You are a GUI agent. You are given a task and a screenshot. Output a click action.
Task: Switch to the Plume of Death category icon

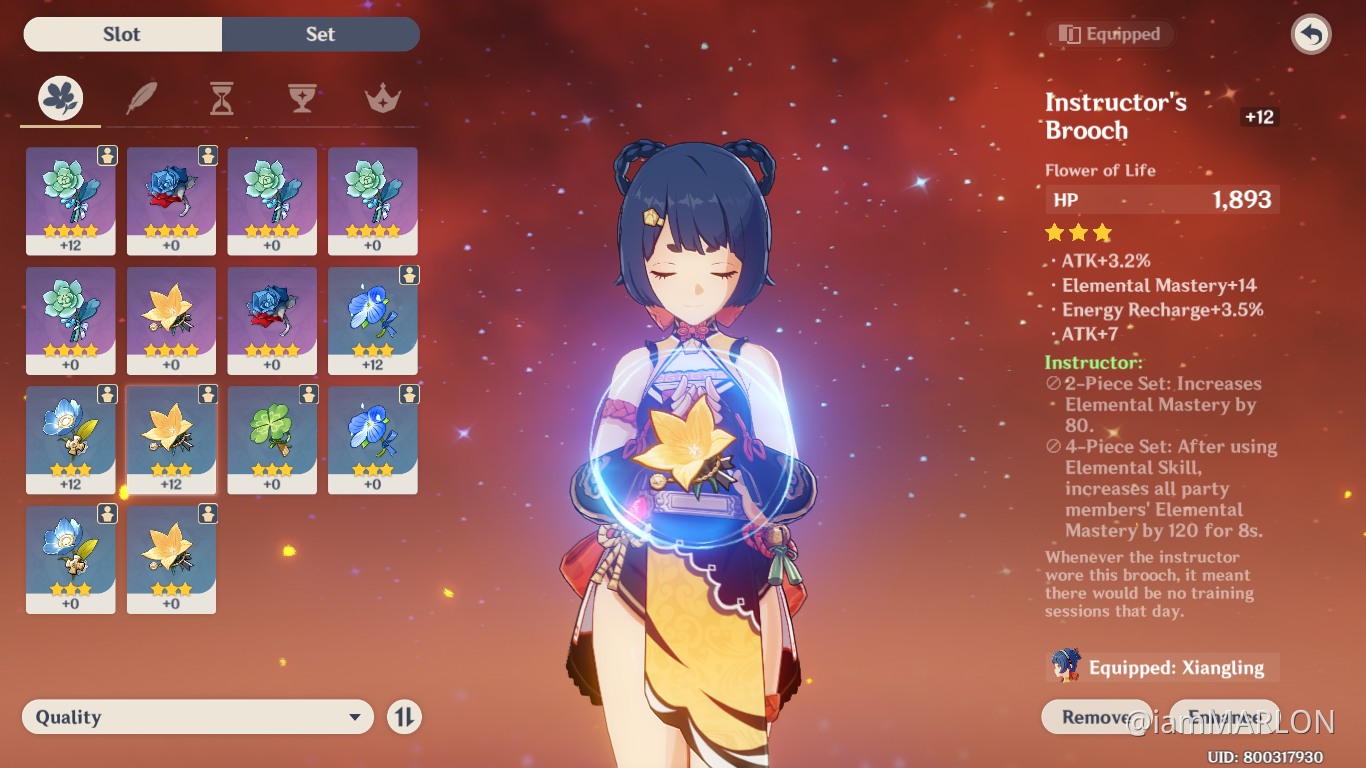(141, 98)
